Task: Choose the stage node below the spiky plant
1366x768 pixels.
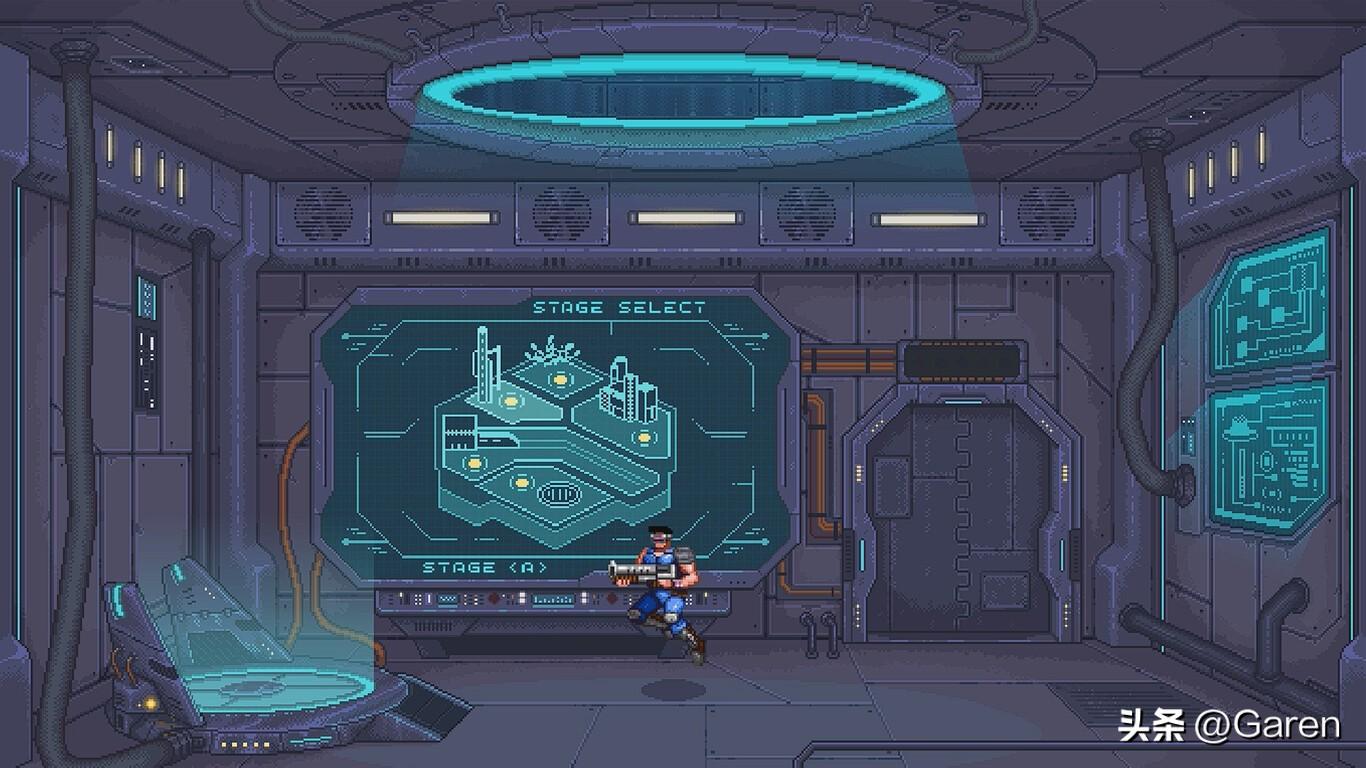Action: [560, 379]
